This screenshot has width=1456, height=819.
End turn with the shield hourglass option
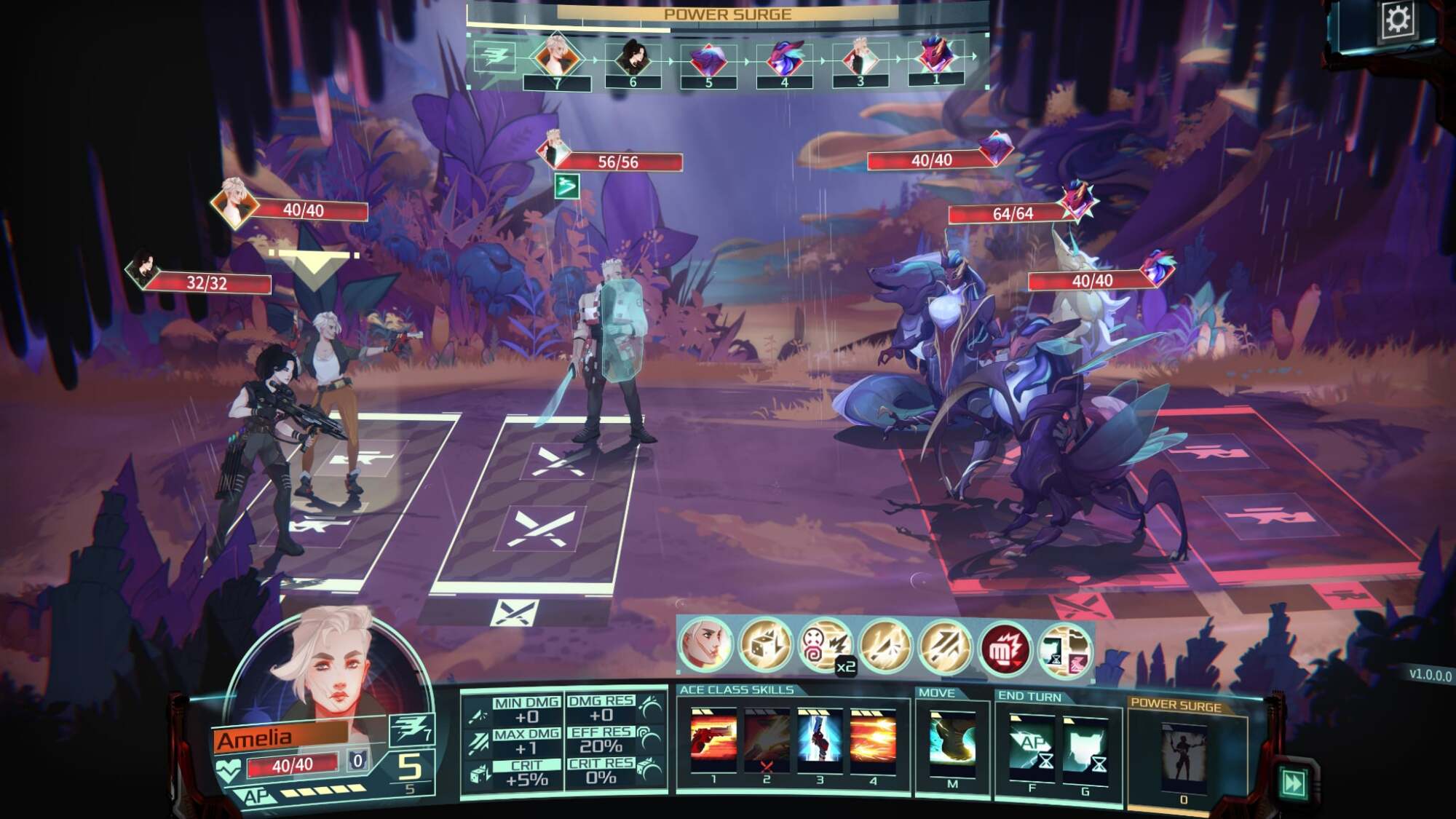click(x=1085, y=748)
